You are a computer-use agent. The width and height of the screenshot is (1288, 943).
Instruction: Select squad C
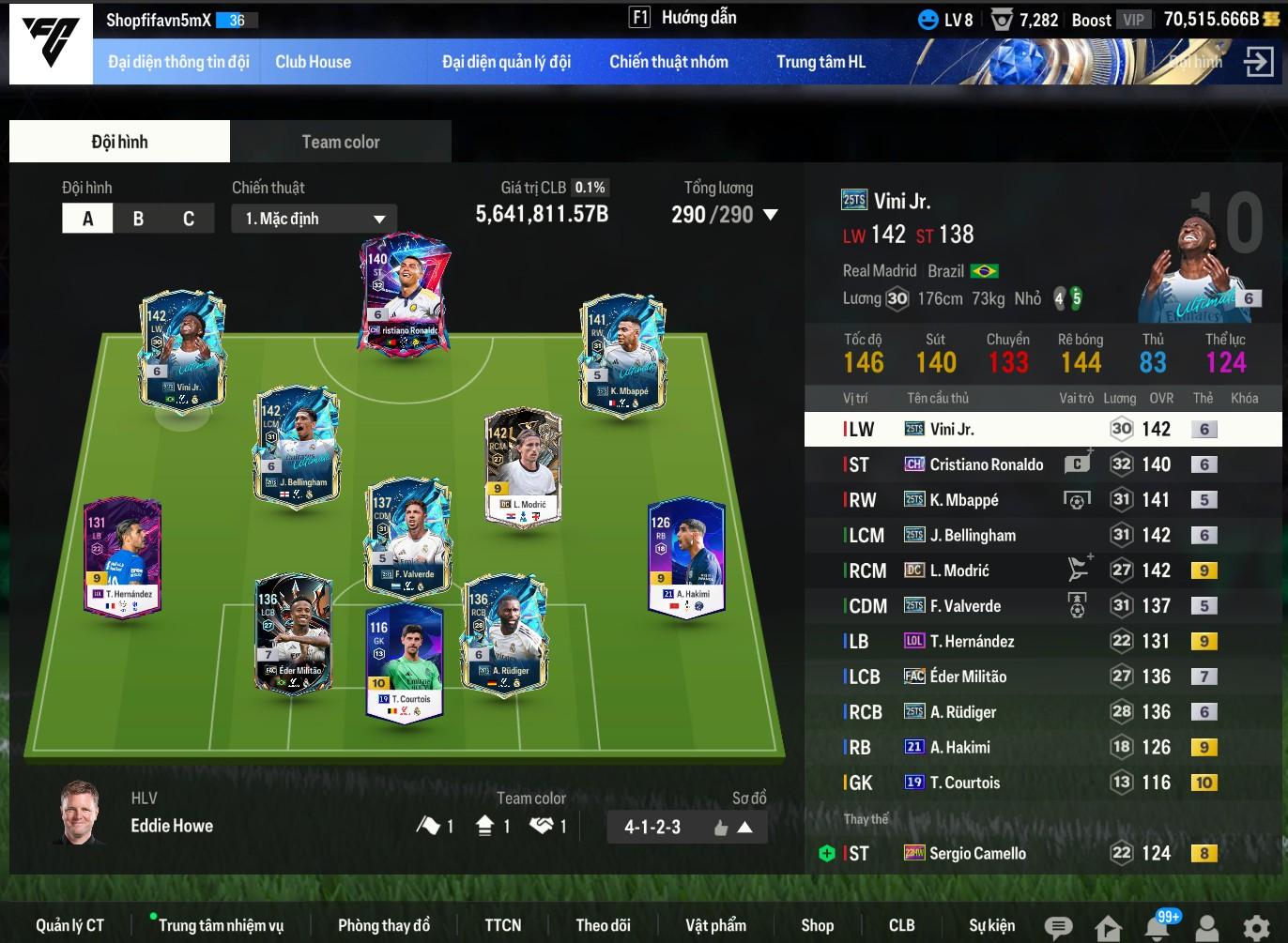(189, 219)
